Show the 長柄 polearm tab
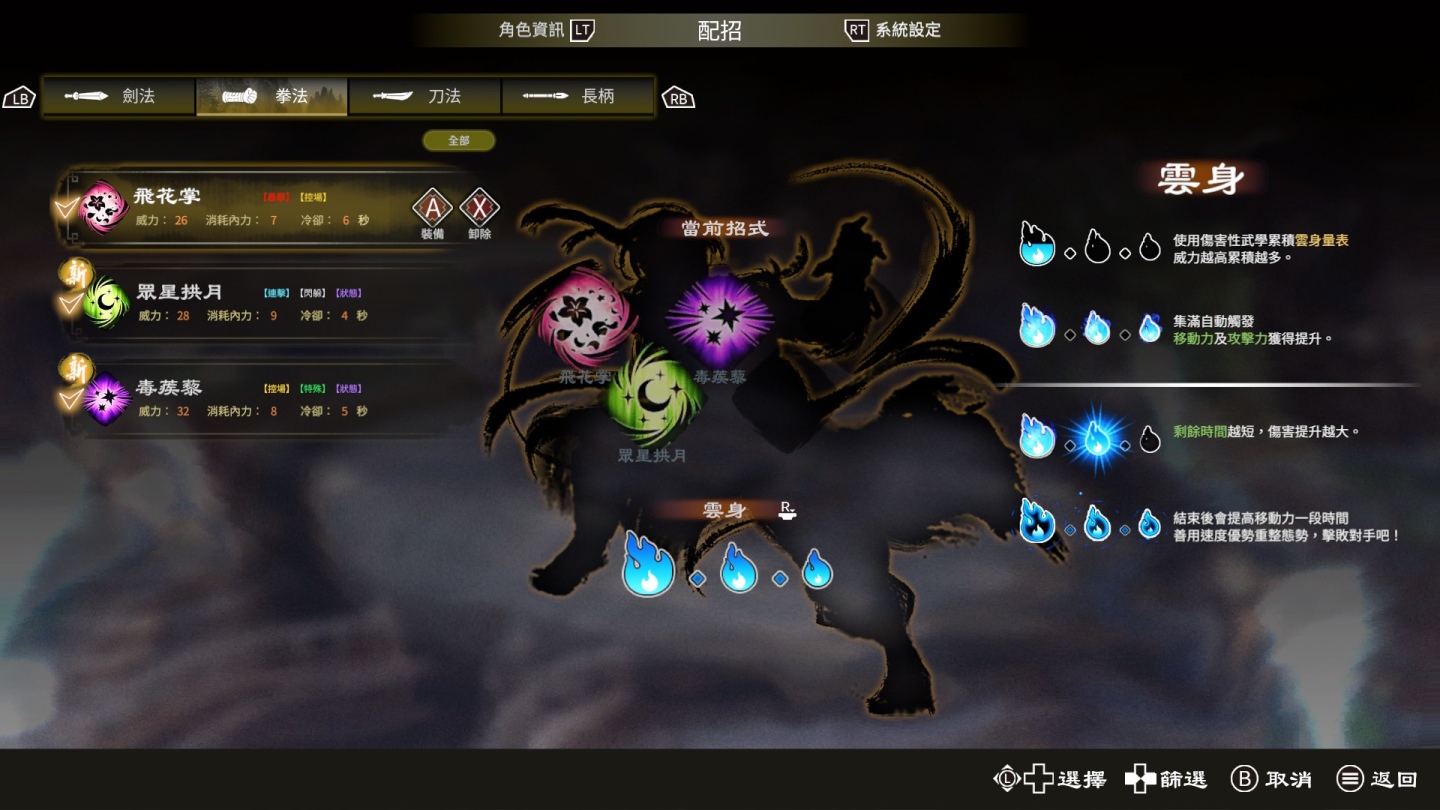 pyautogui.click(x=578, y=97)
